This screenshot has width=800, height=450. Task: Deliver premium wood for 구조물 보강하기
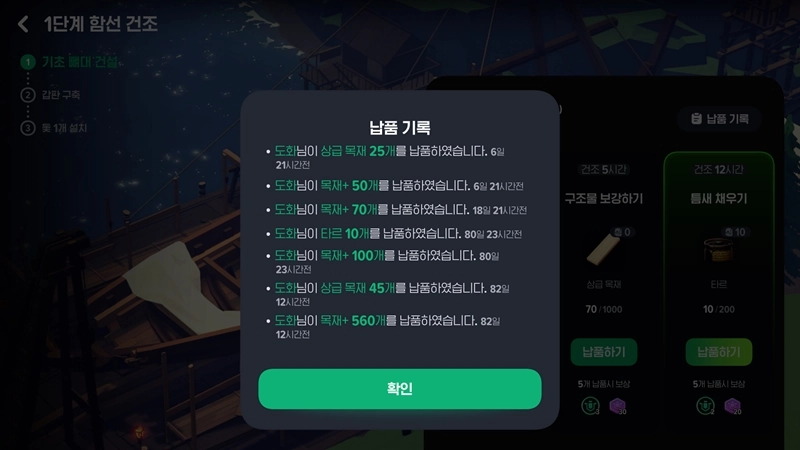[x=604, y=352]
